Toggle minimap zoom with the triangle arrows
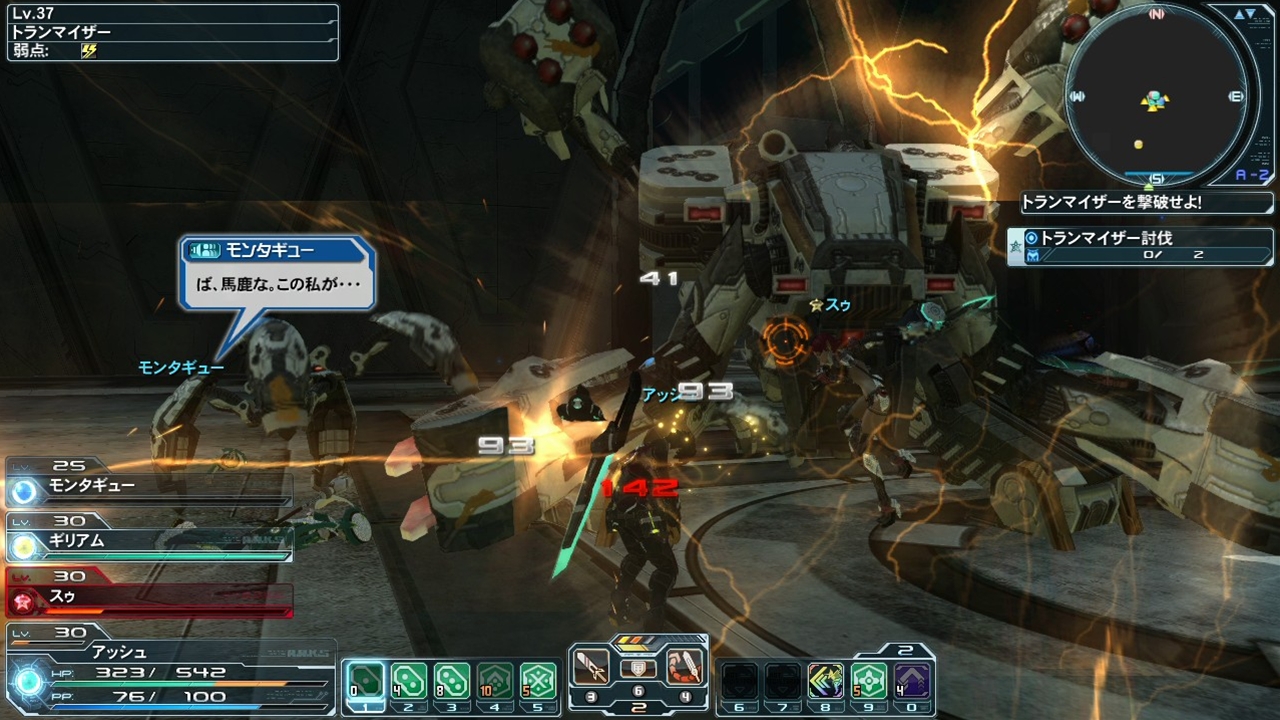This screenshot has width=1280, height=720. pos(1244,15)
